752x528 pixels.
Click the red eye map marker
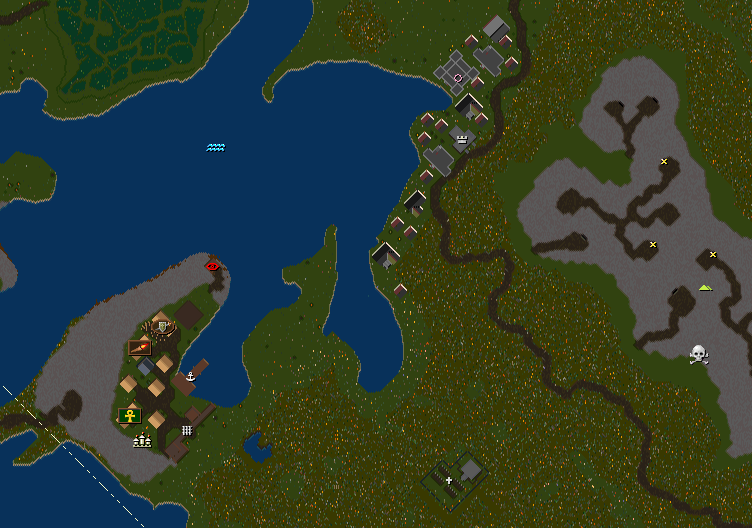[212, 266]
